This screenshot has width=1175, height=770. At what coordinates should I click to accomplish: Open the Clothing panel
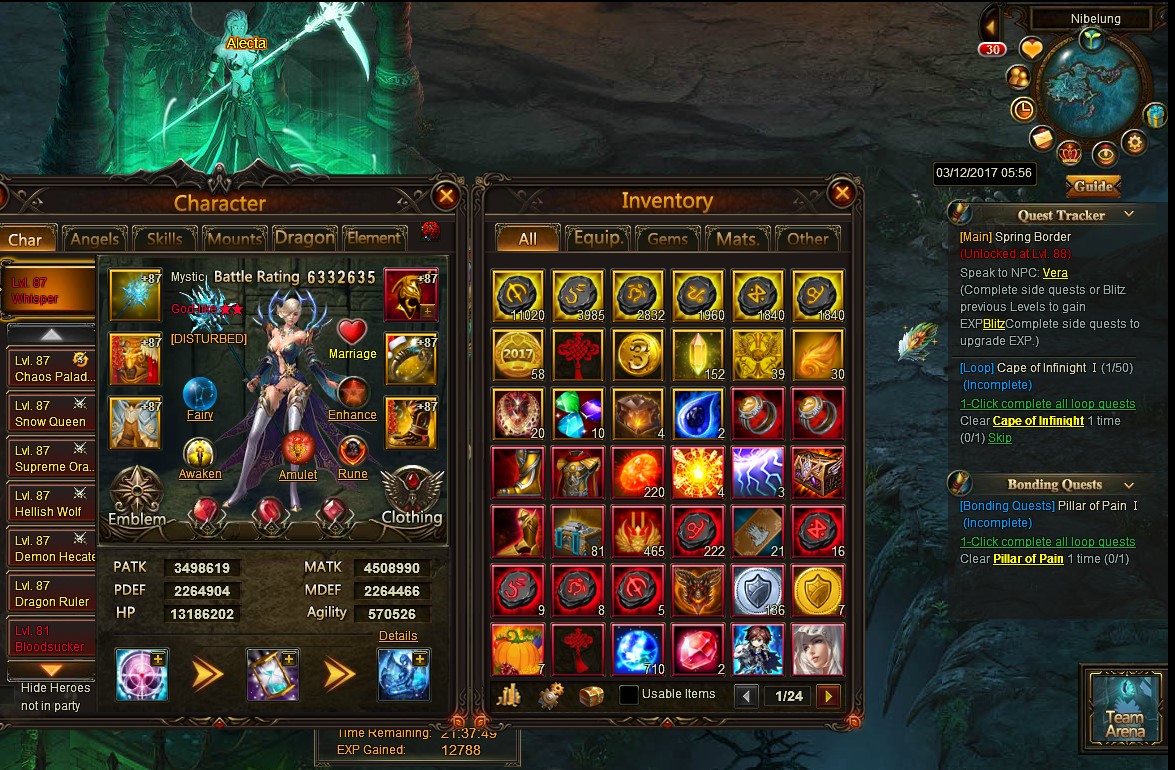411,497
